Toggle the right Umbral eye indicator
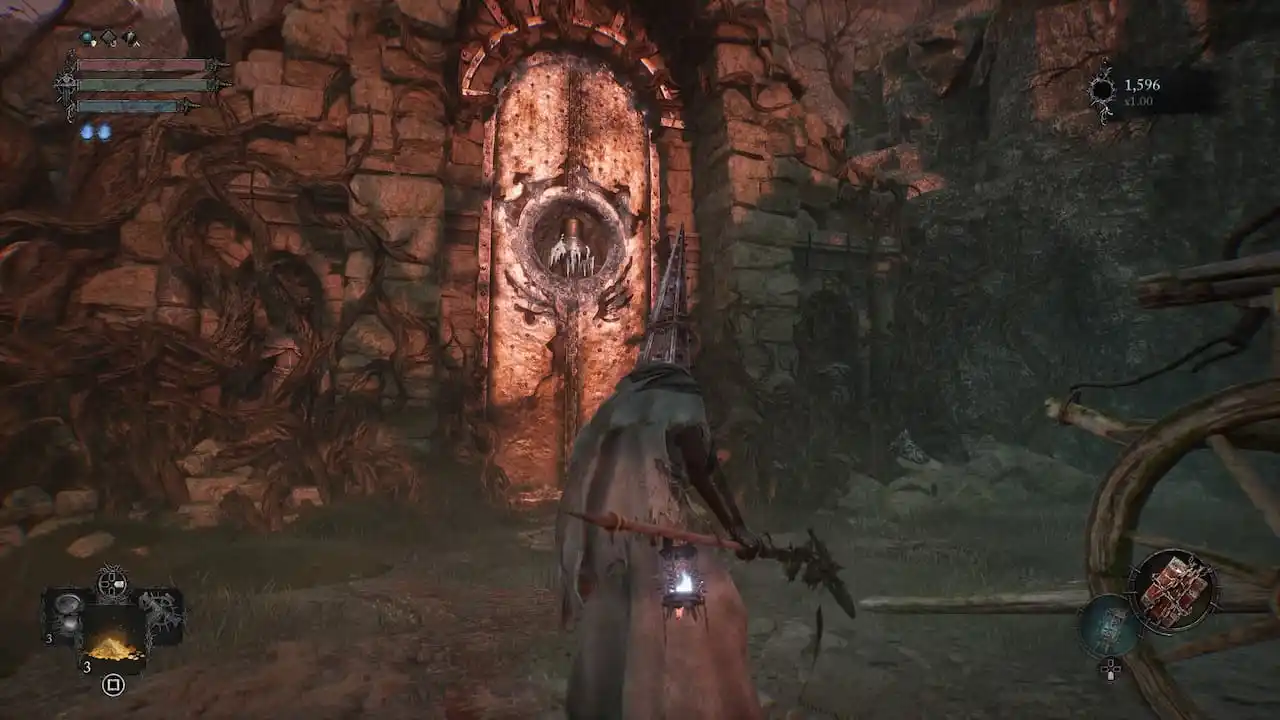Viewport: 1280px width, 720px height. [x=105, y=131]
